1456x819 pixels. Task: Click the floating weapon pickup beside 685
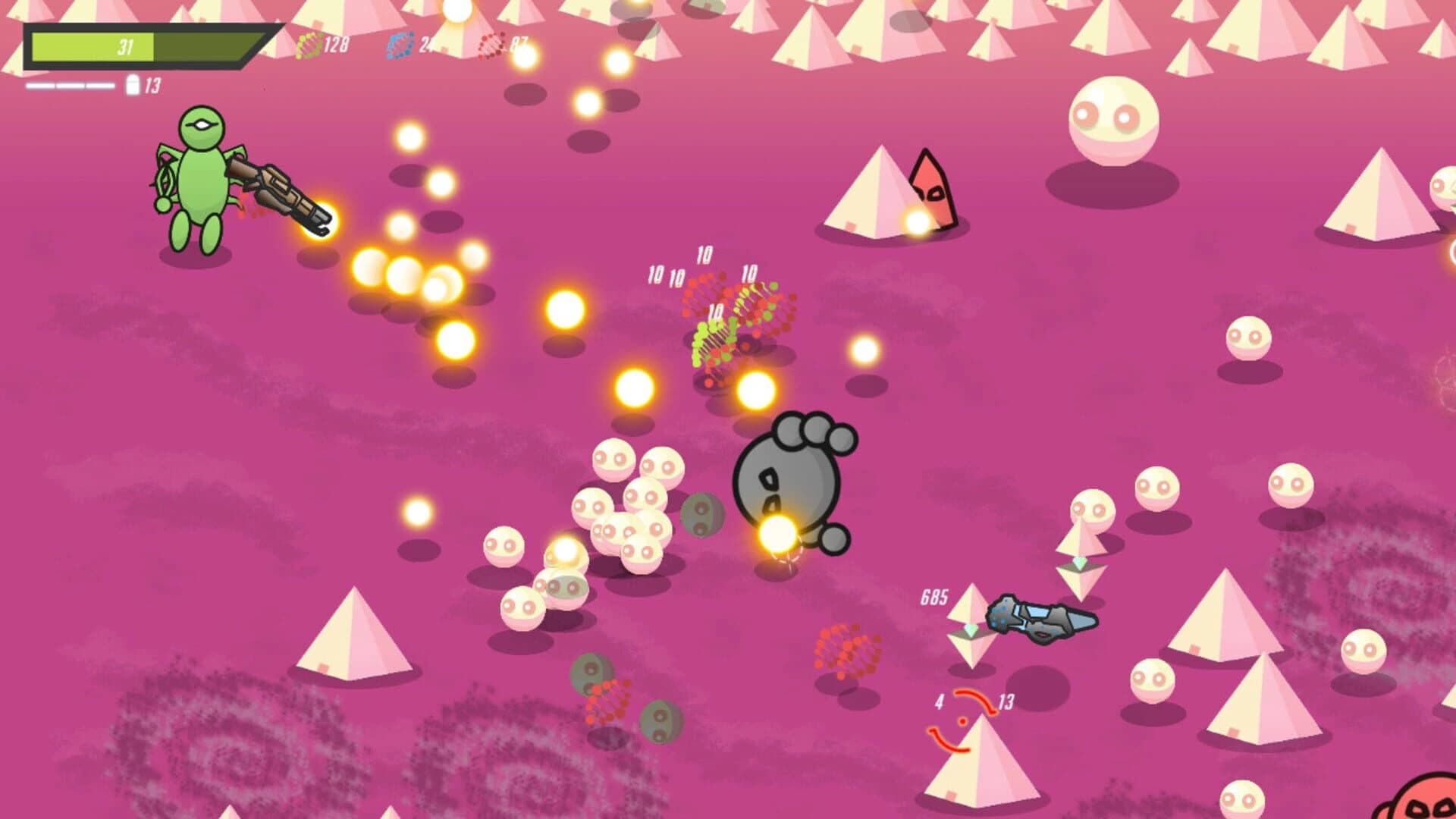pyautogui.click(x=1037, y=619)
